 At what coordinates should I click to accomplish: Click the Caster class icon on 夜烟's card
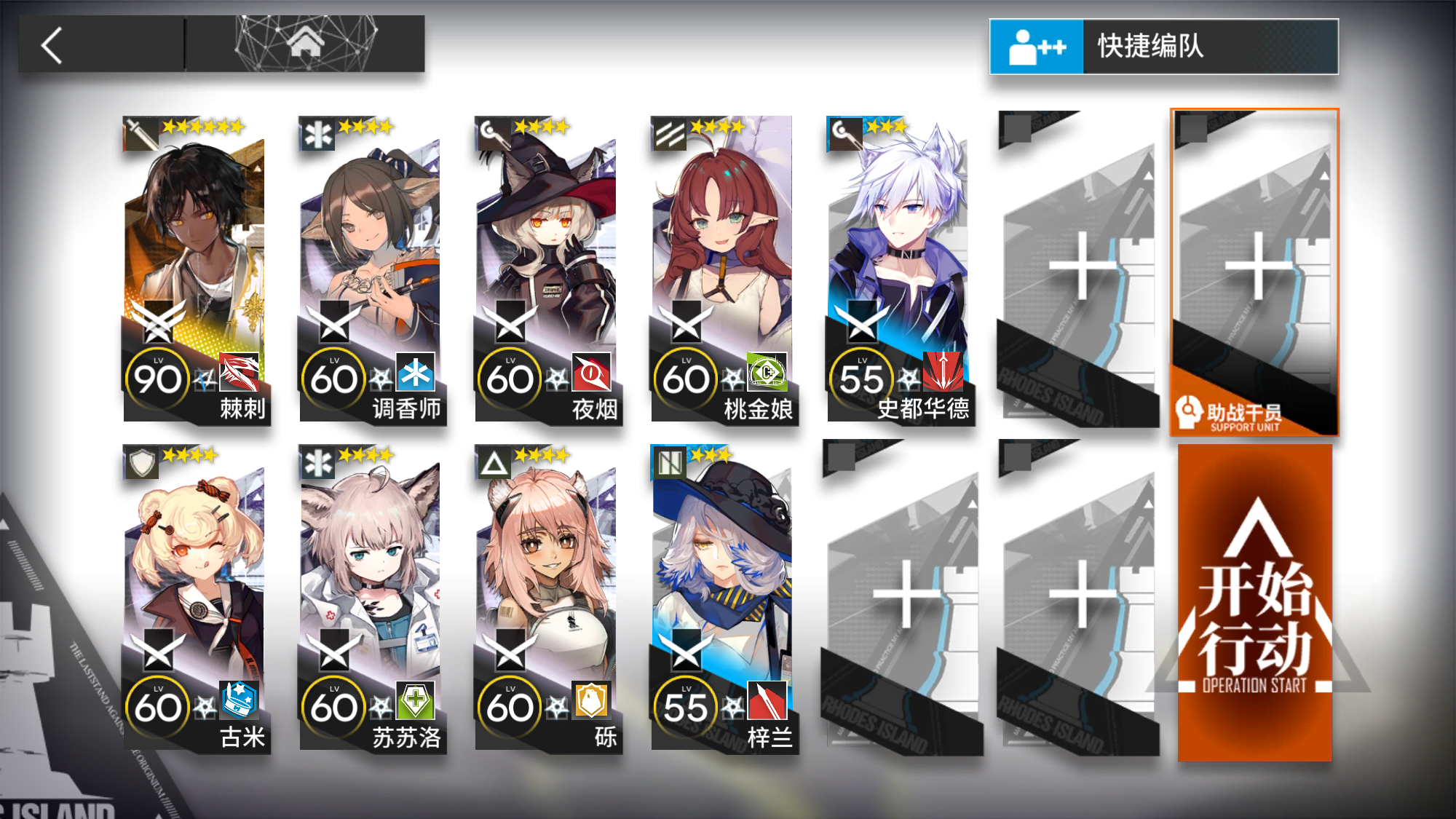(x=492, y=133)
